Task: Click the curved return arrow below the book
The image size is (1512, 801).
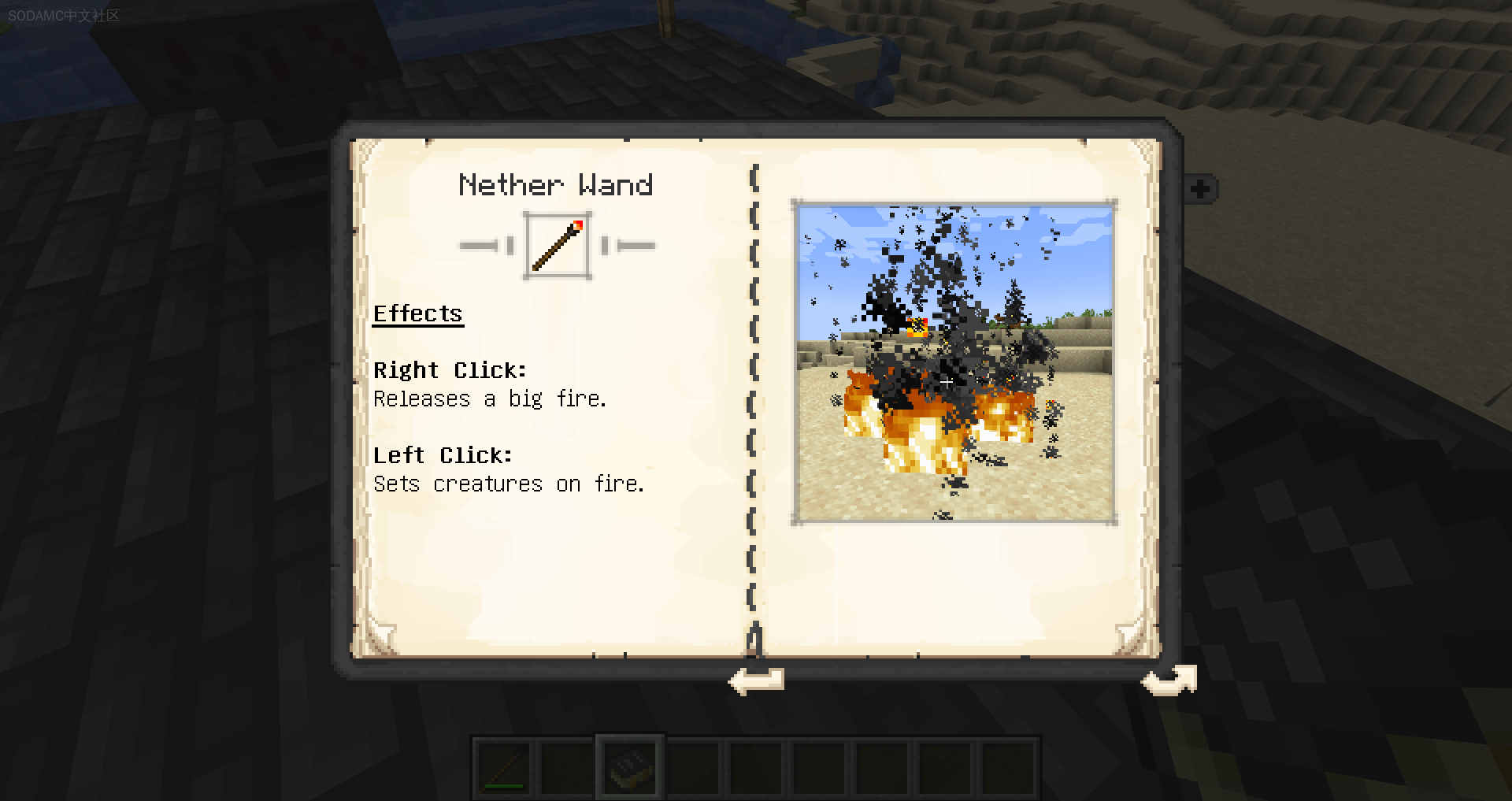Action: click(1169, 680)
